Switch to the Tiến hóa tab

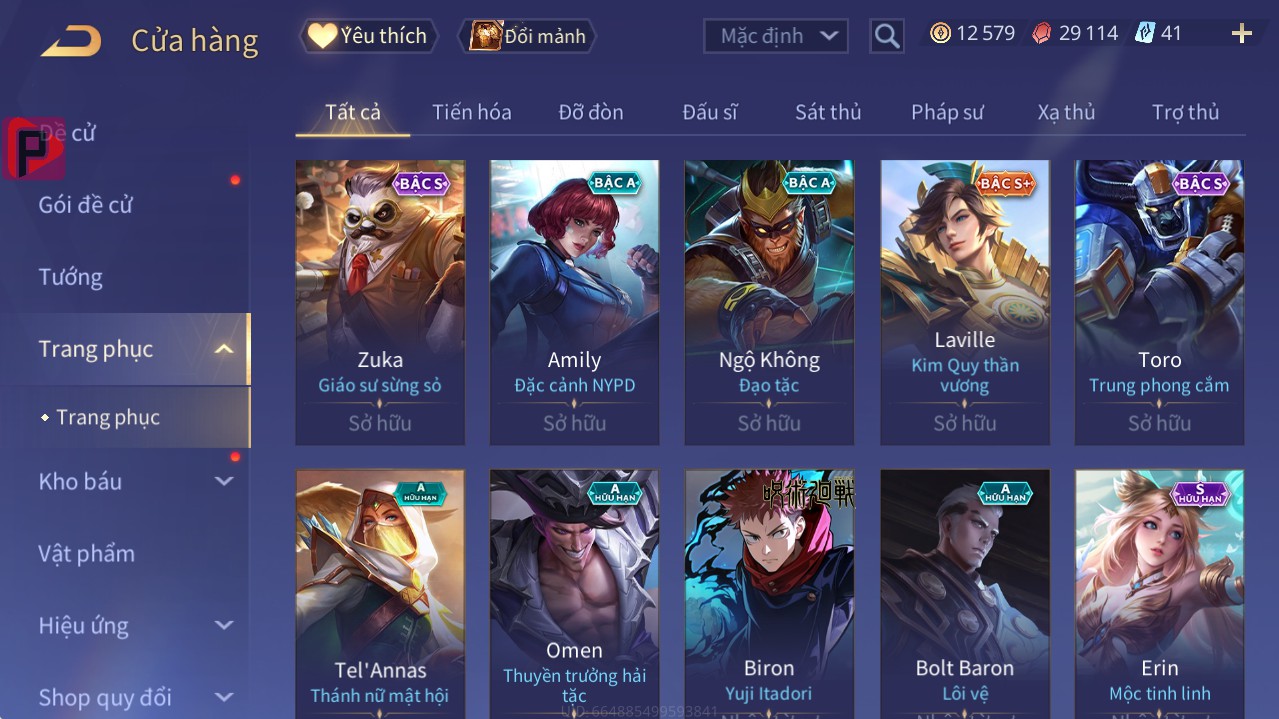click(471, 113)
